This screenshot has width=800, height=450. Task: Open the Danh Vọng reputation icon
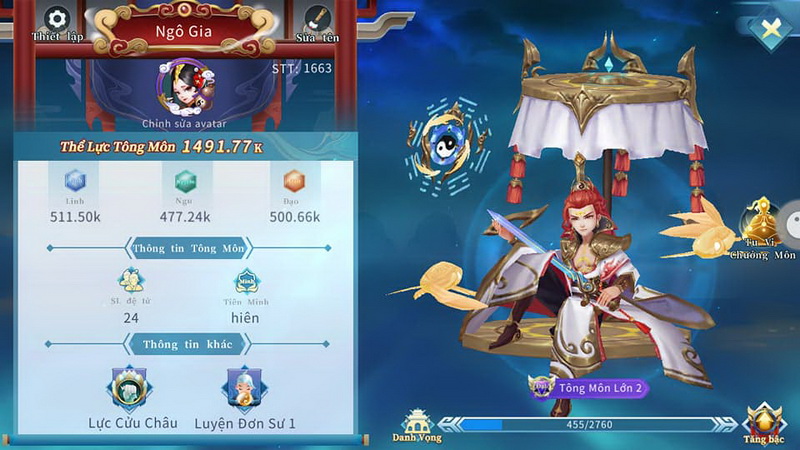(x=416, y=421)
